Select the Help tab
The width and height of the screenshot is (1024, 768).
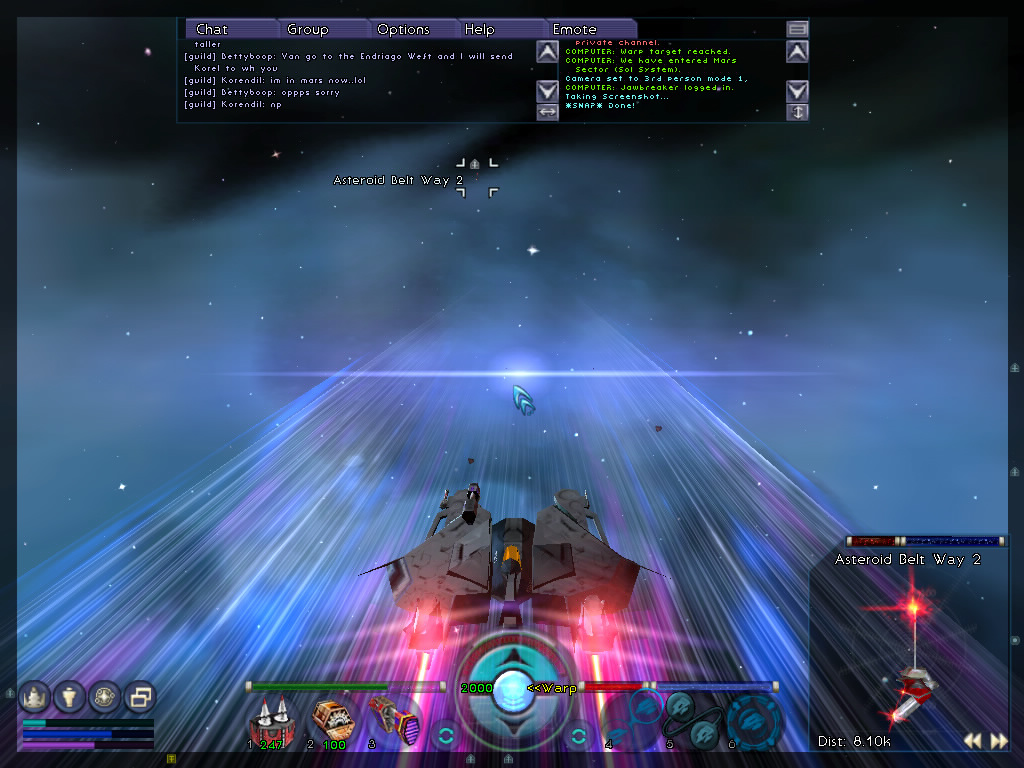[480, 29]
